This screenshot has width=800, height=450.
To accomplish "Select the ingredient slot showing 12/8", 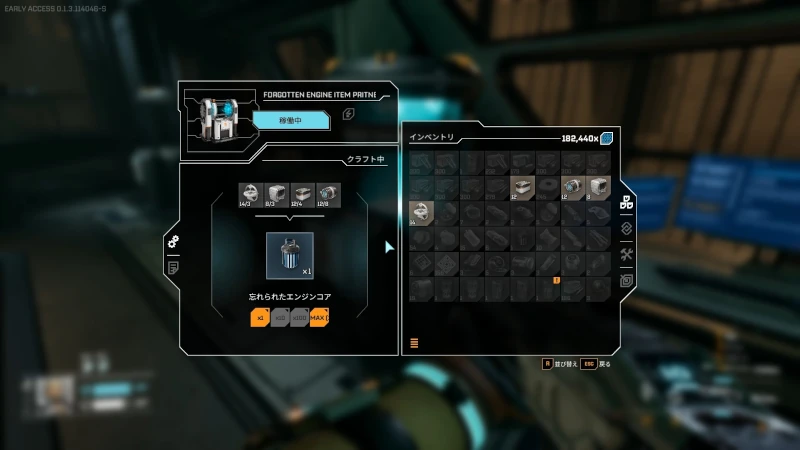I will (x=328, y=195).
